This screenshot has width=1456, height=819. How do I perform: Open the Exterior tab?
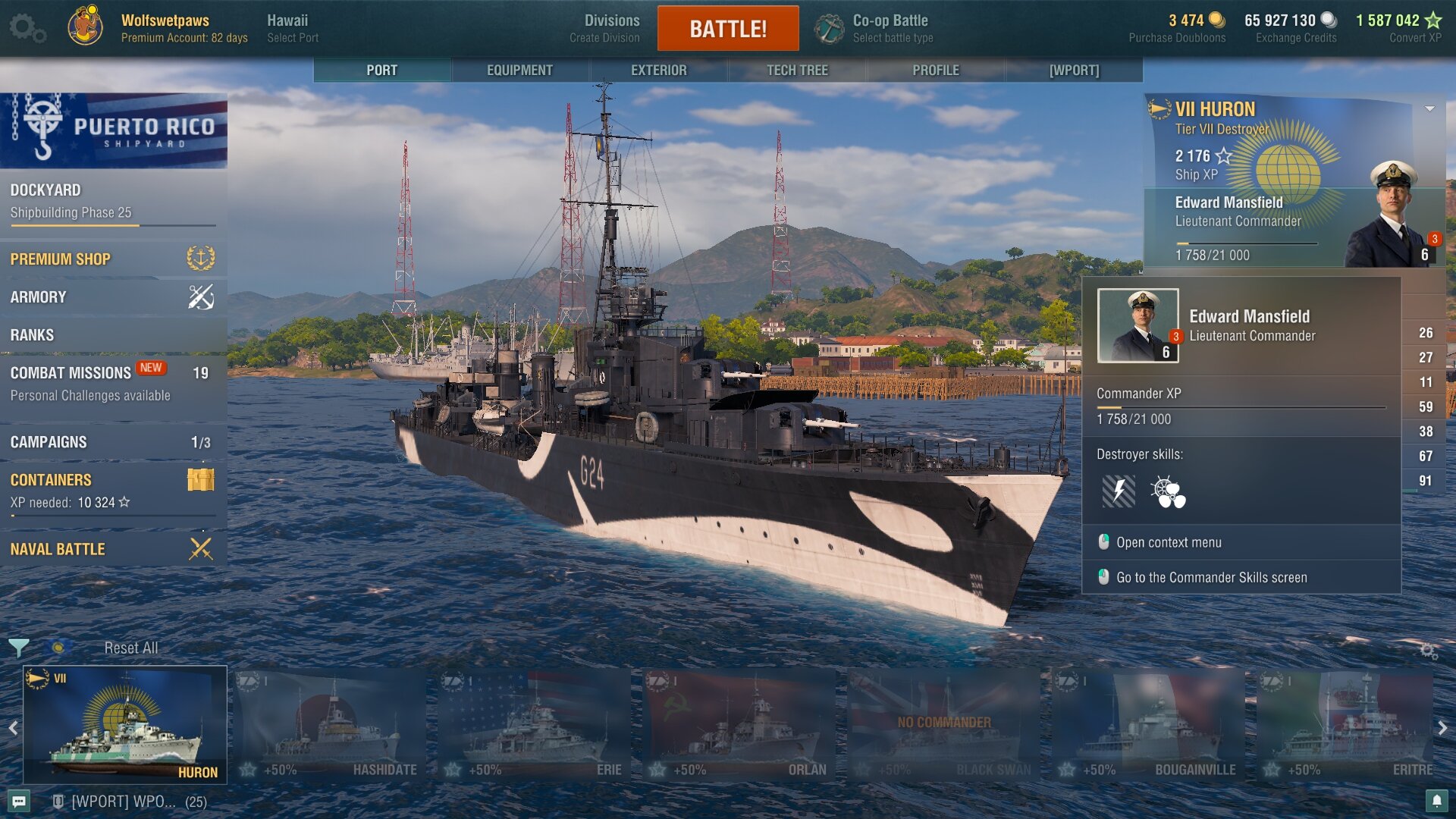[x=658, y=70]
